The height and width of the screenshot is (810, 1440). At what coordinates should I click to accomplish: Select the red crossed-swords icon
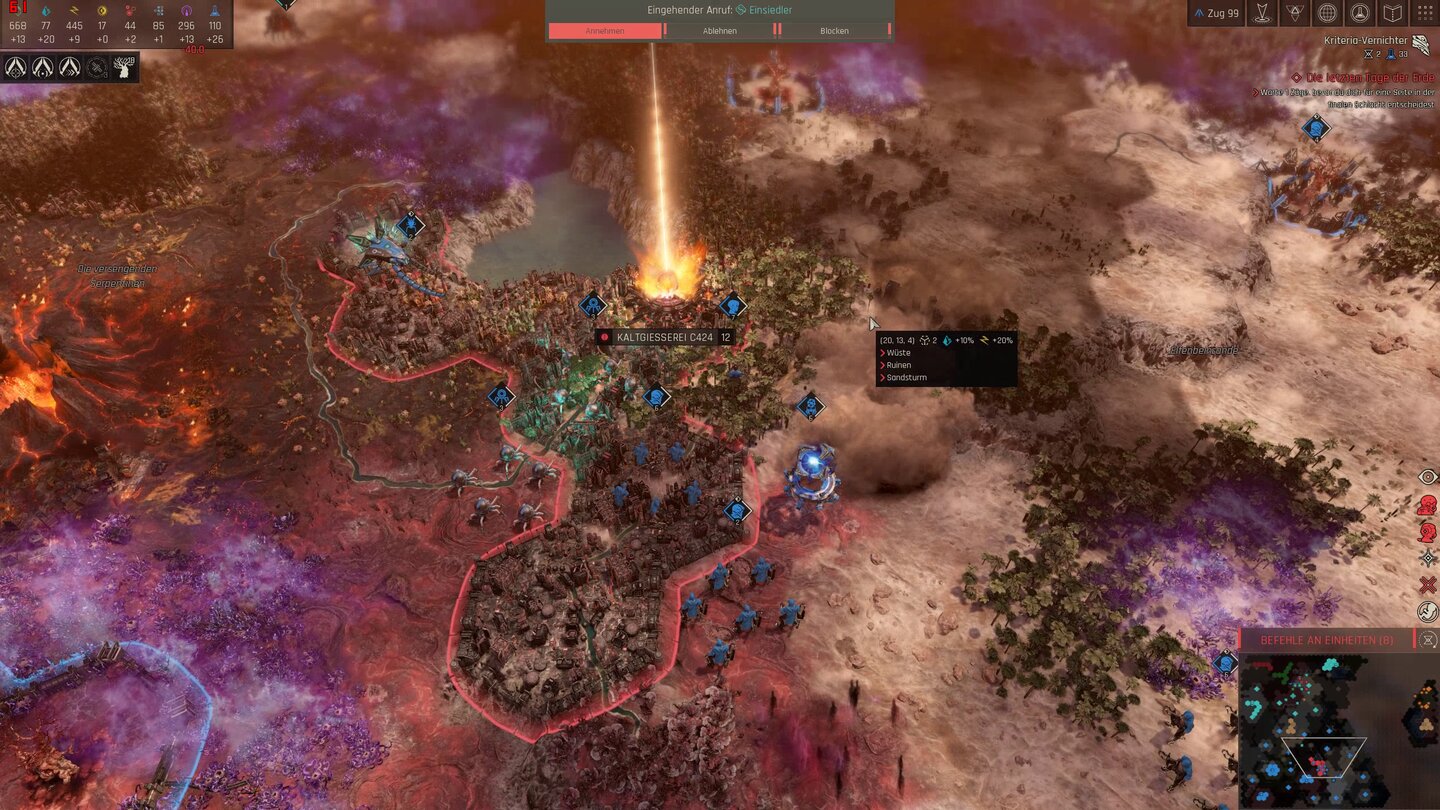pos(1428,584)
